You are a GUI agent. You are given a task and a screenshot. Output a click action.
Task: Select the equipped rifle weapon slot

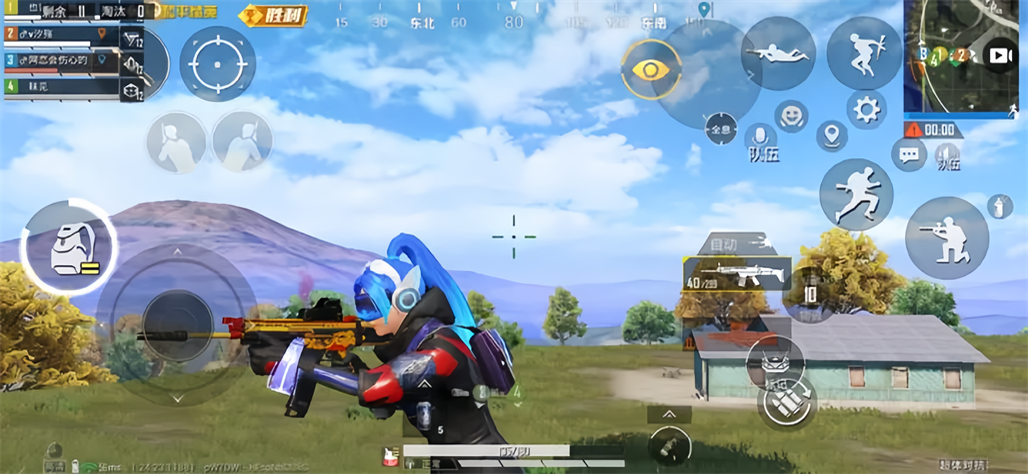(x=736, y=276)
